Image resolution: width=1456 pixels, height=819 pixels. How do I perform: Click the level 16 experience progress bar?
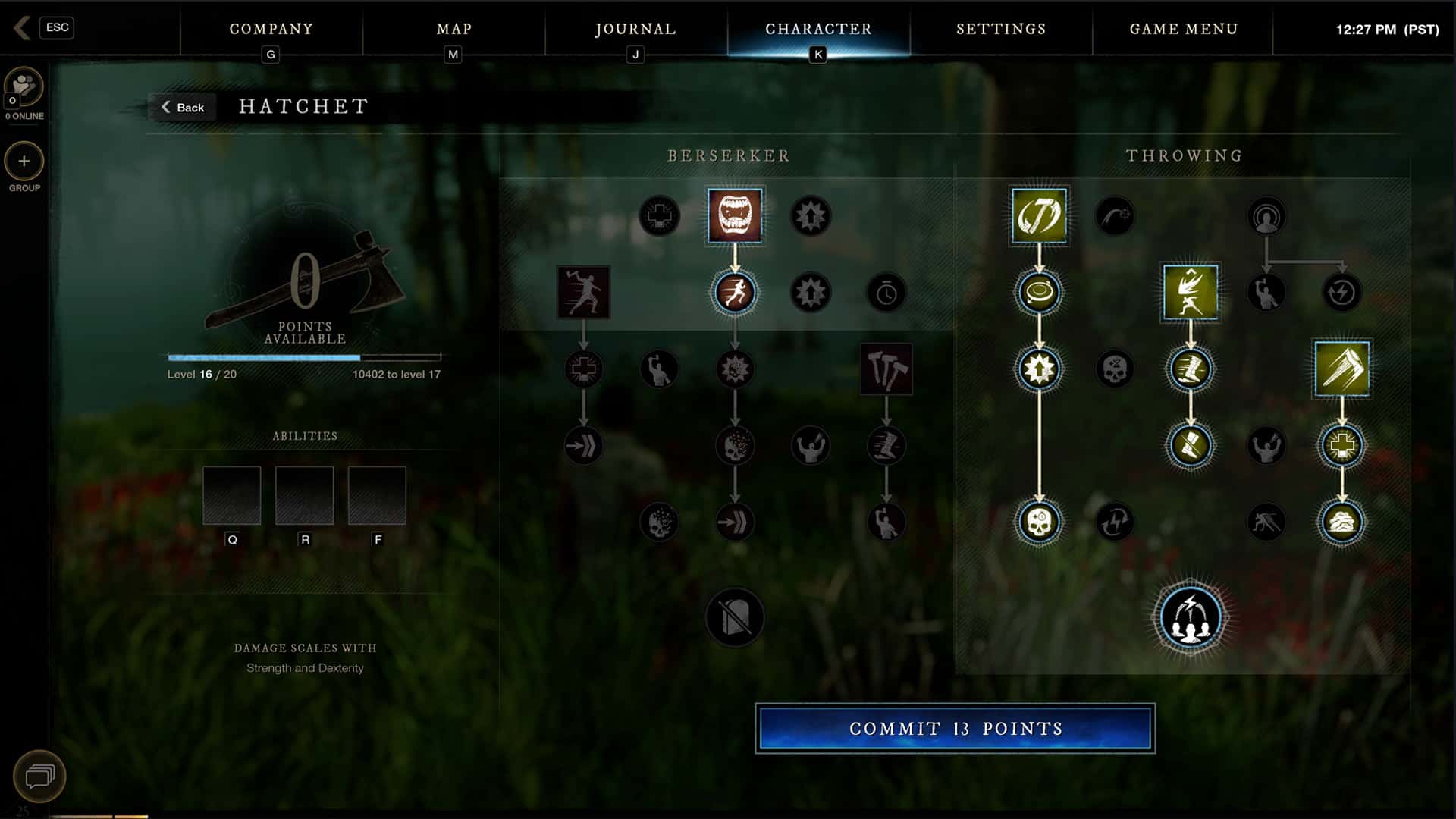pyautogui.click(x=303, y=356)
